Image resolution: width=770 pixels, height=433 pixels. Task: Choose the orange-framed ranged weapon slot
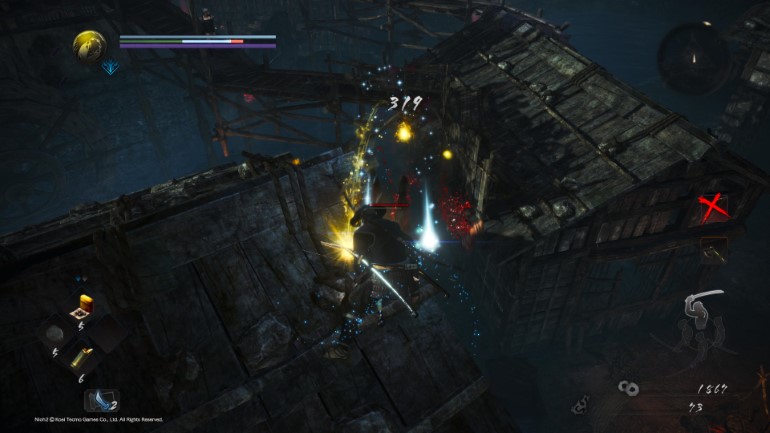tap(714, 248)
